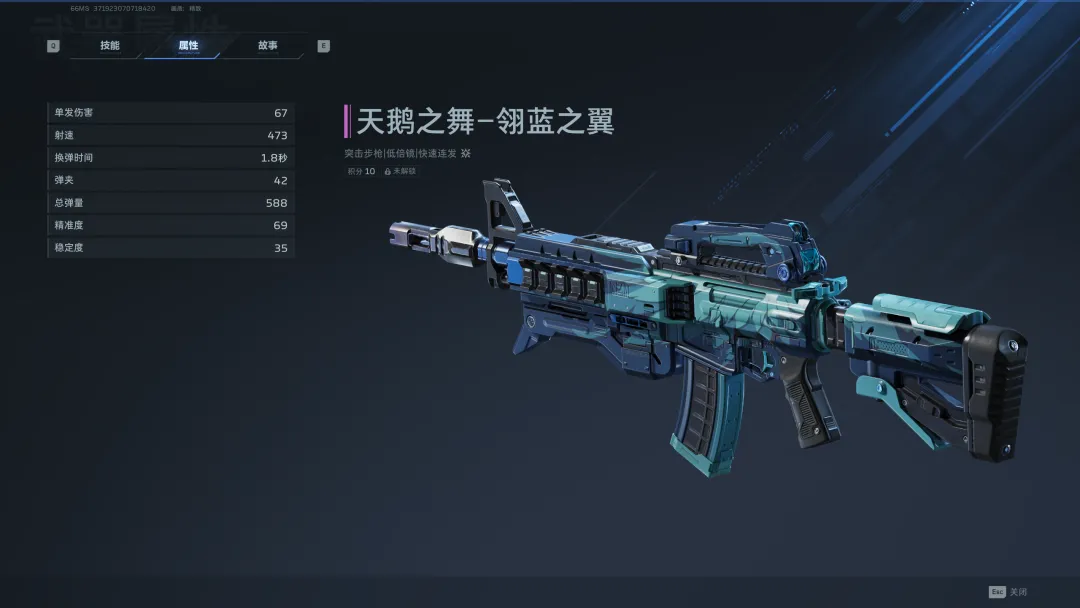The height and width of the screenshot is (608, 1080).
Task: Select the 属性 tab
Action: click(188, 46)
